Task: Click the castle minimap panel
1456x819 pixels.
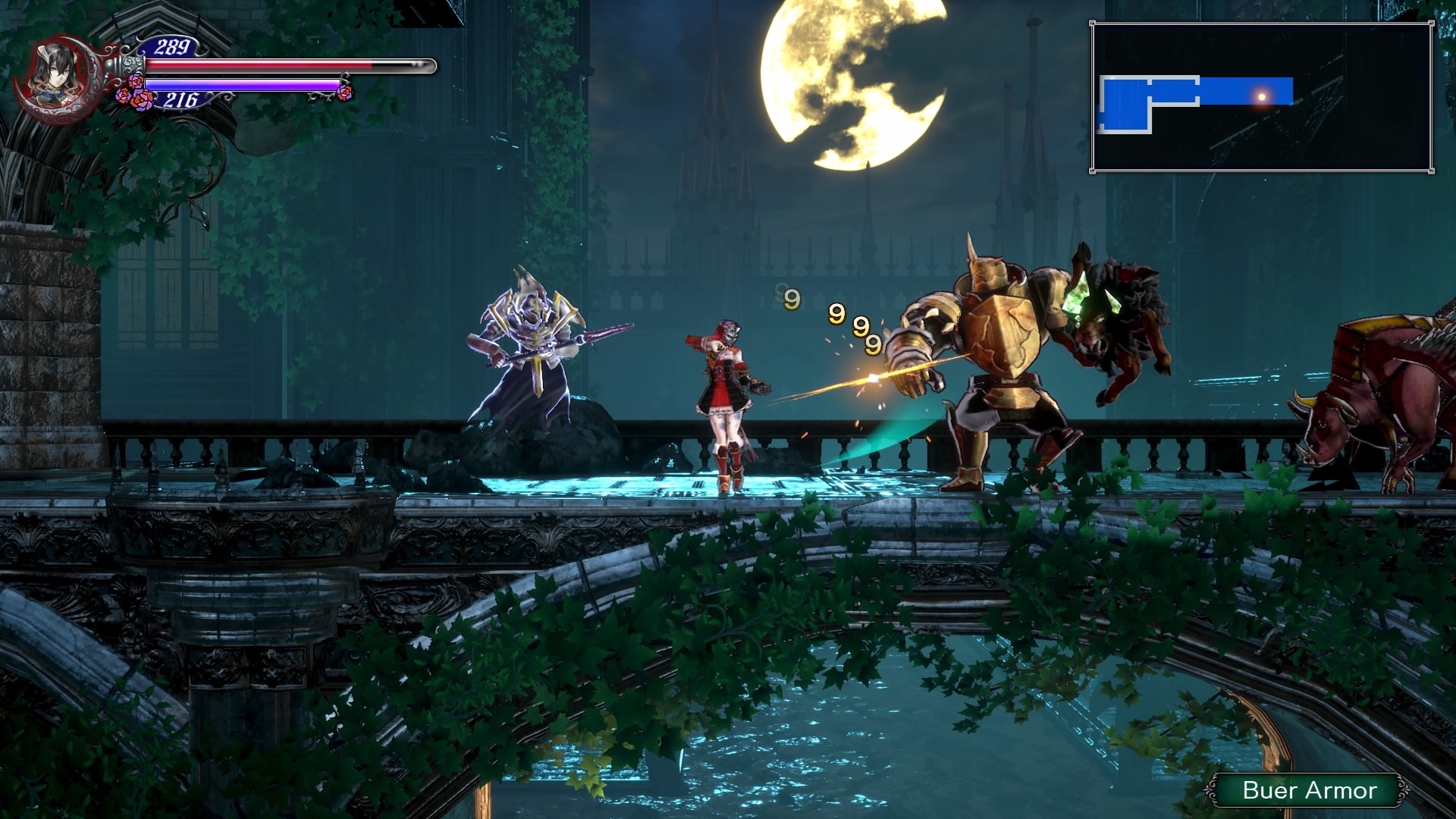Action: (1262, 98)
